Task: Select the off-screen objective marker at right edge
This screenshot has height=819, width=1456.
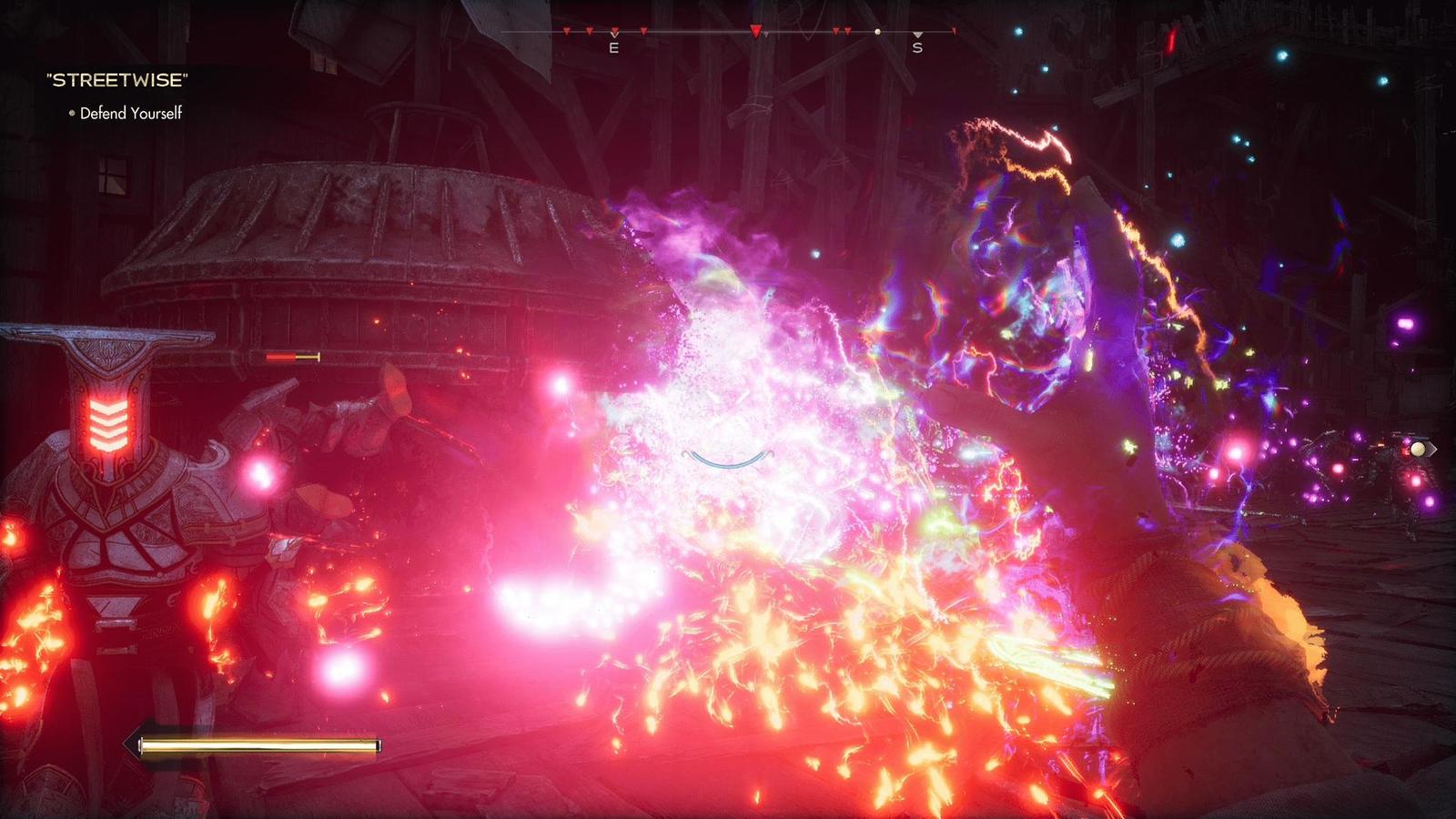Action: pyautogui.click(x=1420, y=449)
